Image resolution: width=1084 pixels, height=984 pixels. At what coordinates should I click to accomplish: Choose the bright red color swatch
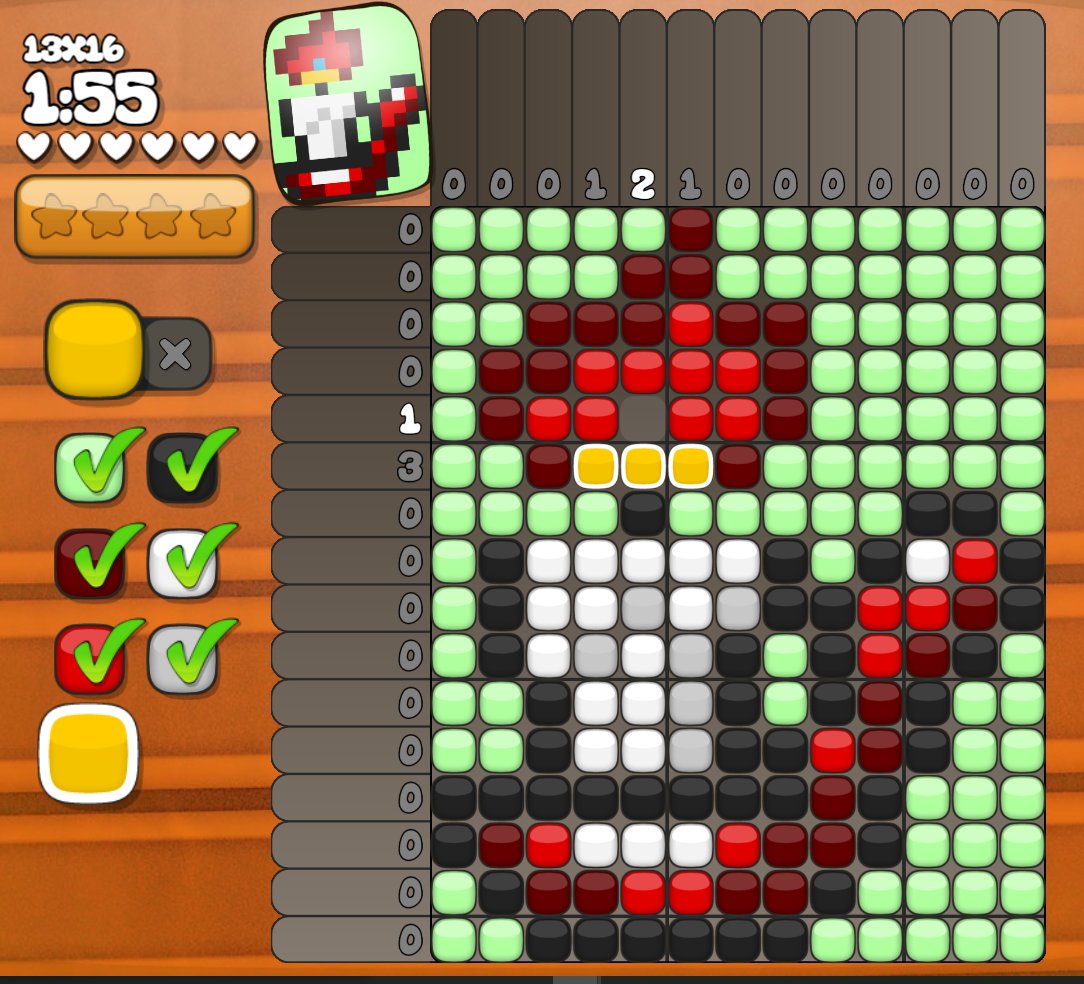pyautogui.click(x=90, y=658)
